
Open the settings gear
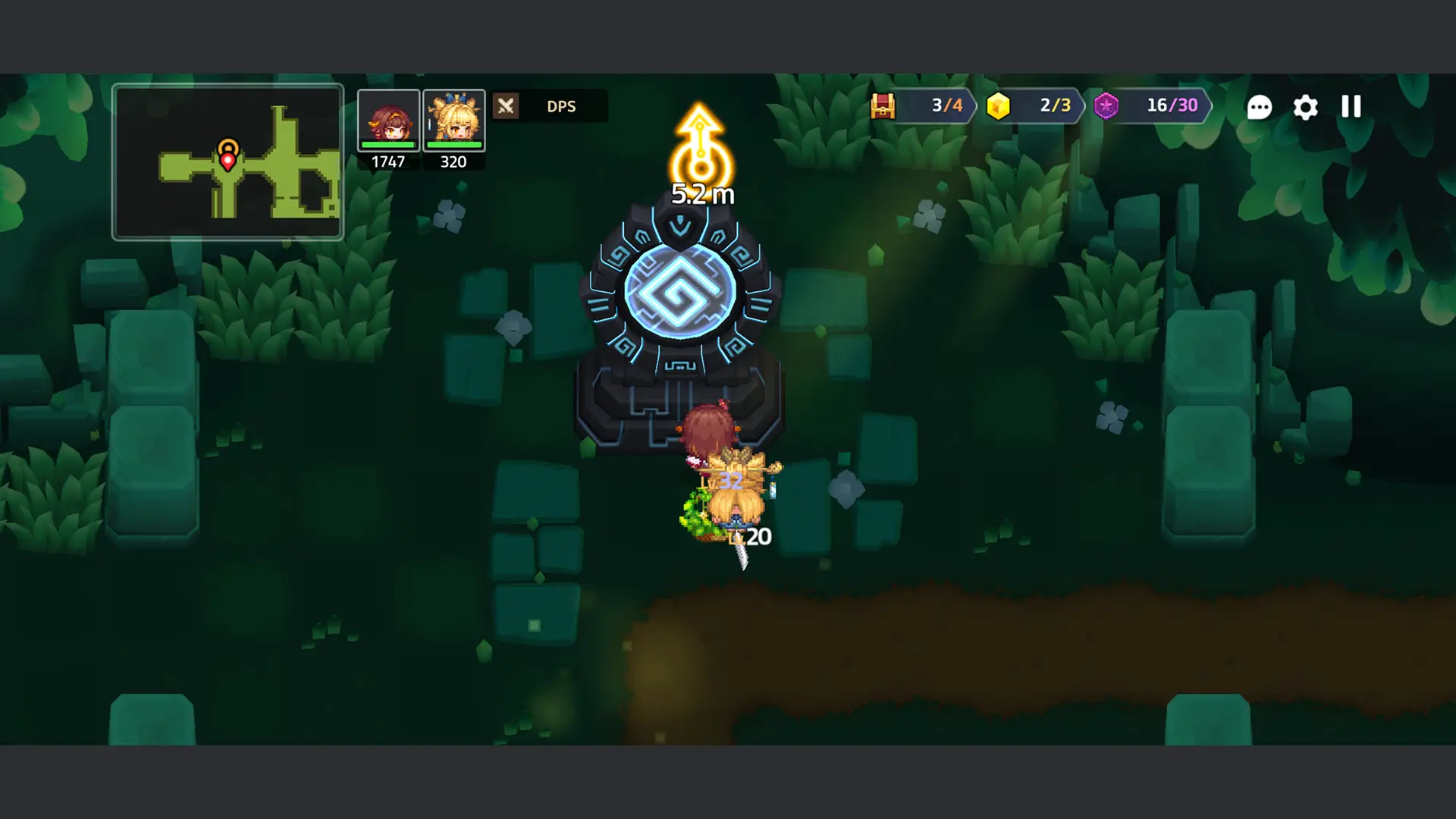(x=1305, y=107)
